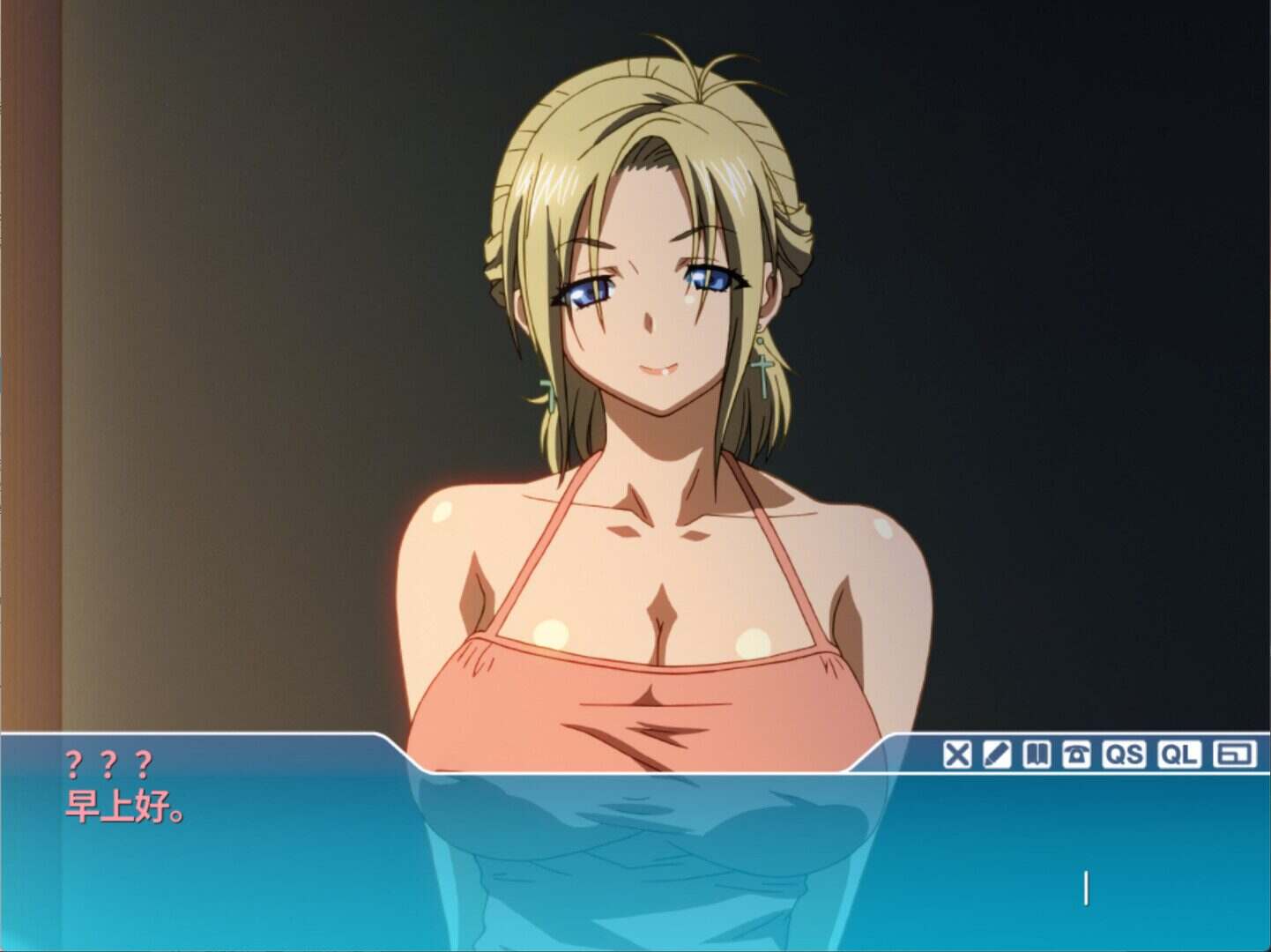Click the speaker name ？？？
The height and width of the screenshot is (952, 1271).
[x=106, y=762]
